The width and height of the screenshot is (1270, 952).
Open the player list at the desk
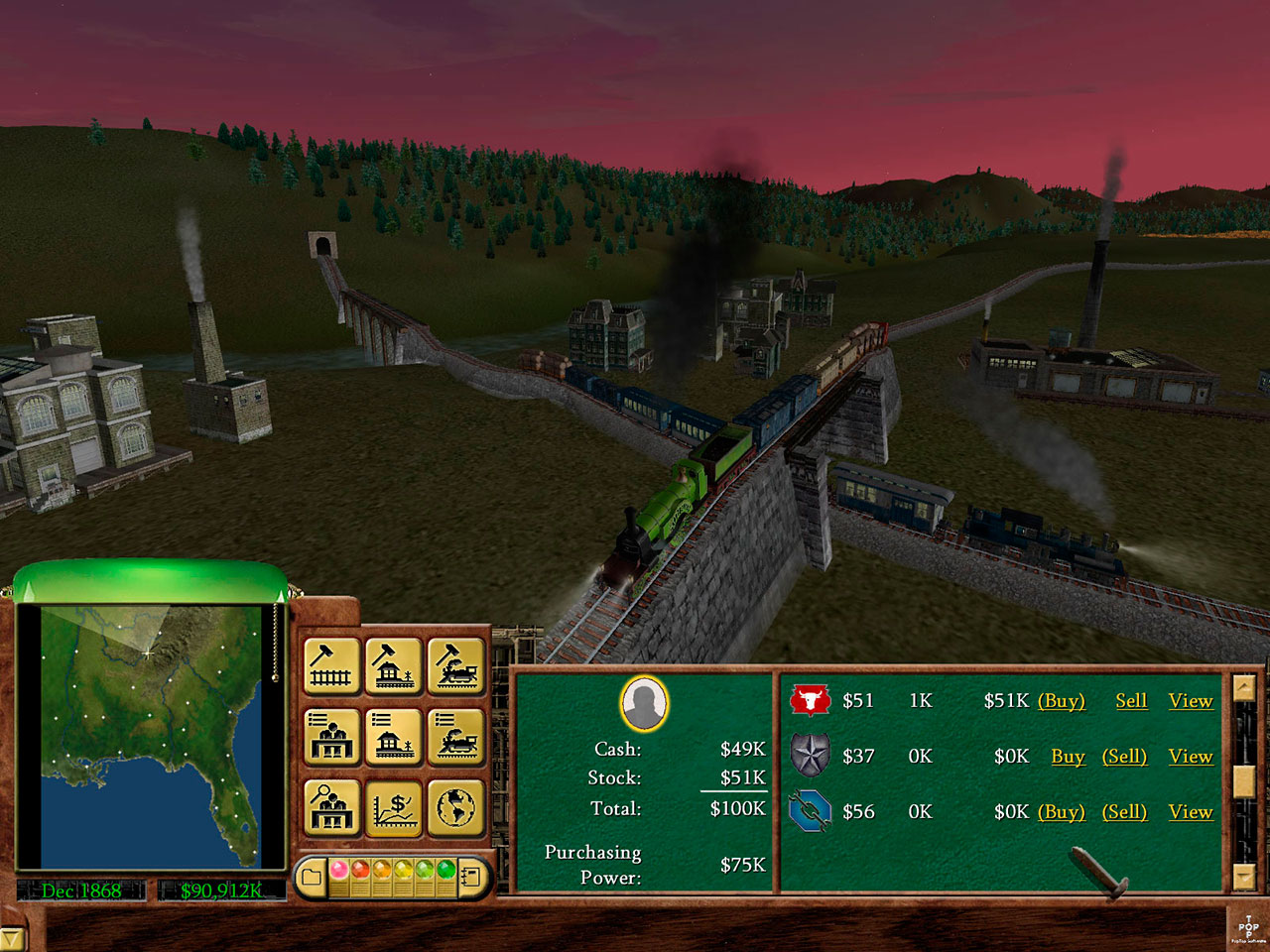[x=331, y=737]
